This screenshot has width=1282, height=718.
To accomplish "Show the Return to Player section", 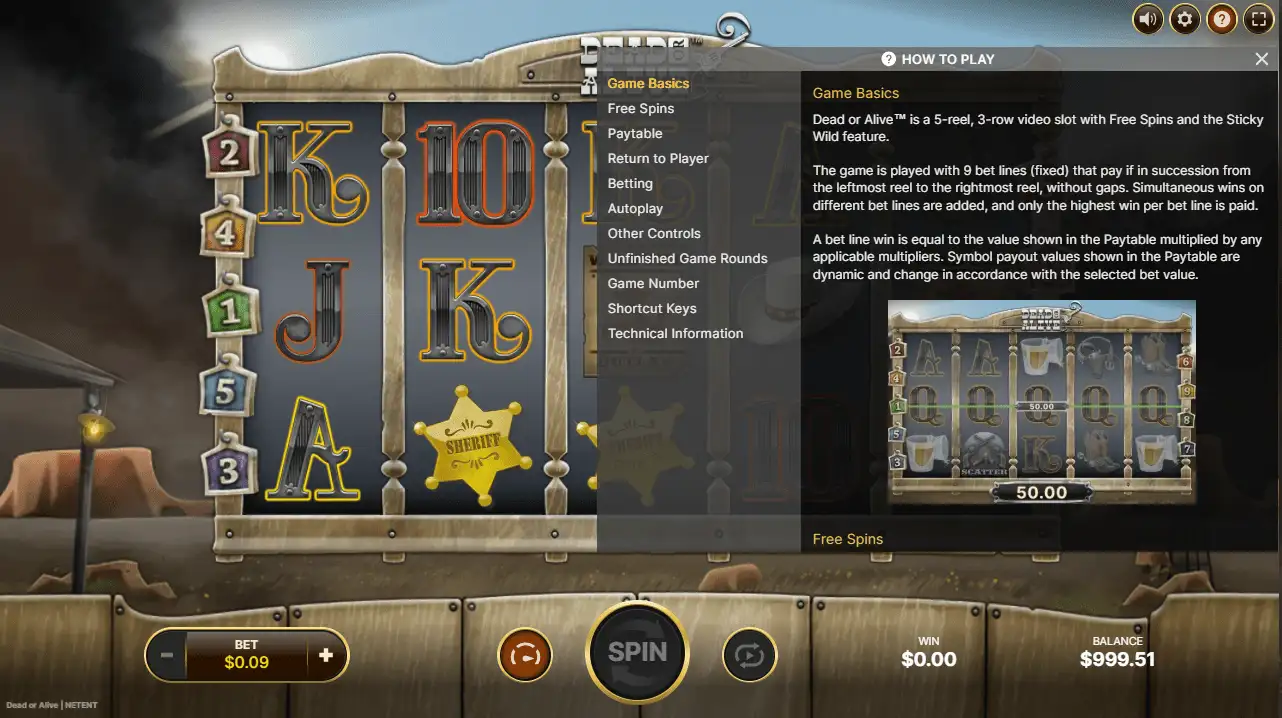I will tap(658, 158).
